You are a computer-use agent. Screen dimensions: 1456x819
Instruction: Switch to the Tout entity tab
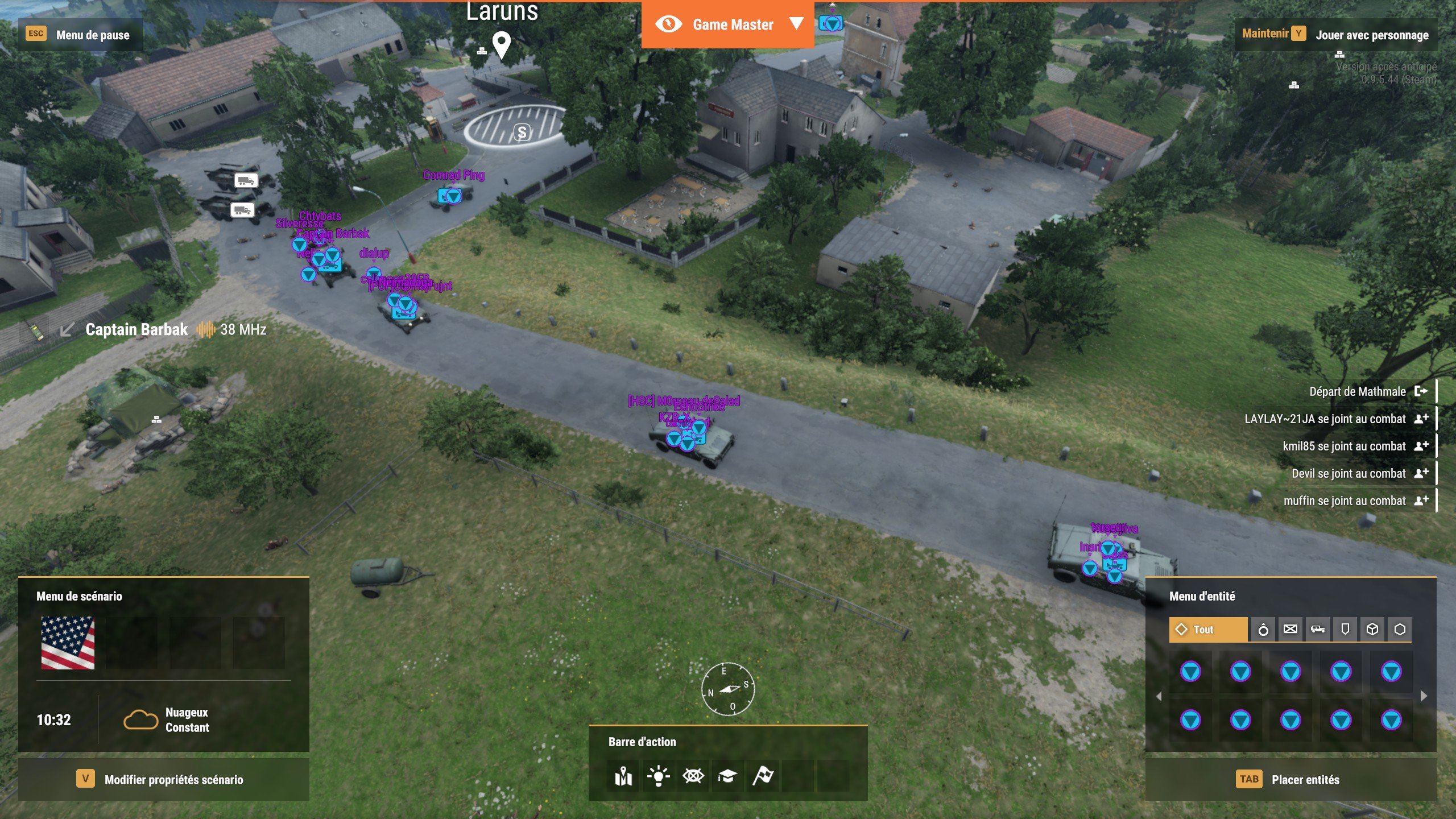point(1208,630)
